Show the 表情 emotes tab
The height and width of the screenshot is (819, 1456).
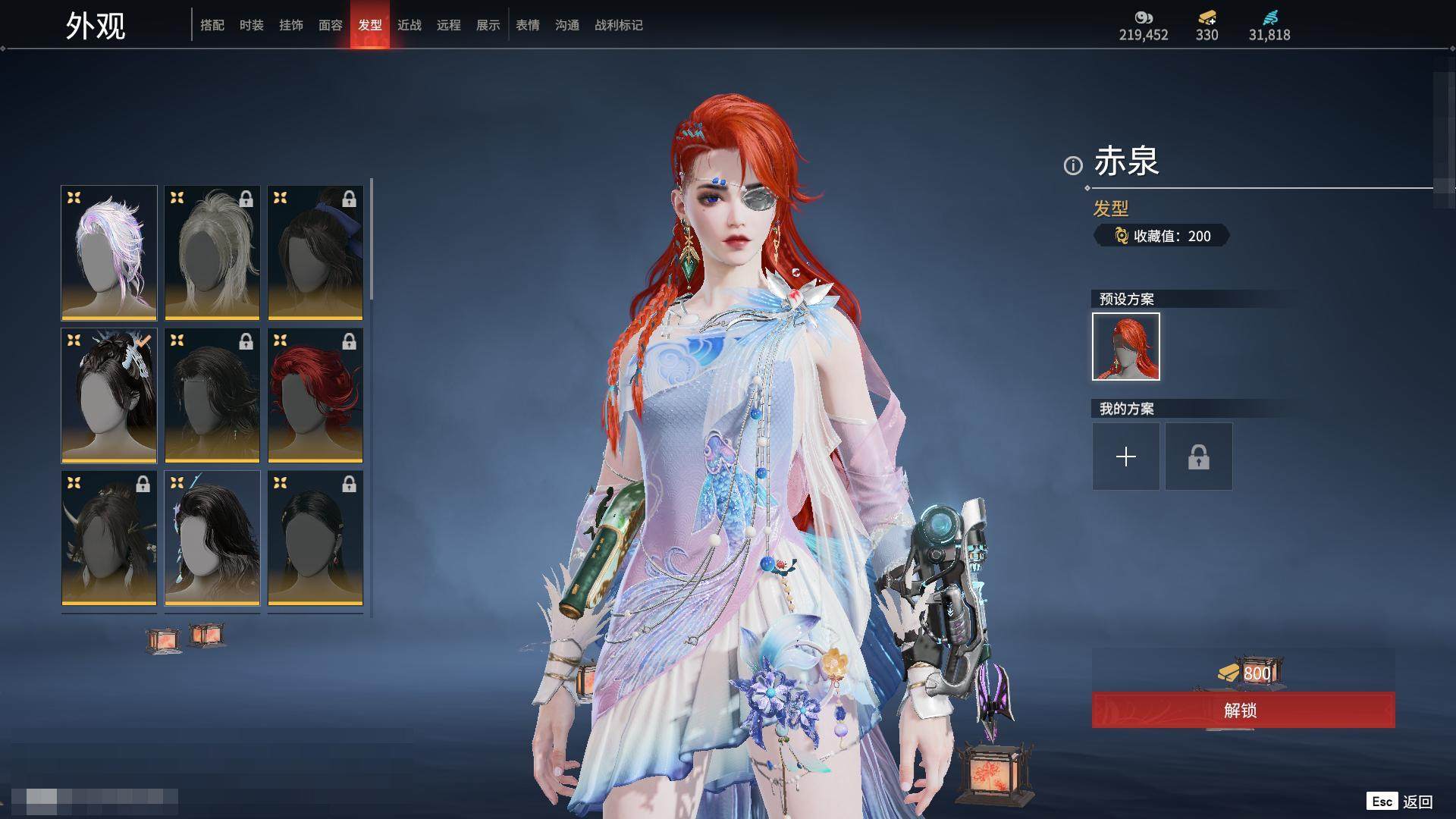(x=528, y=25)
